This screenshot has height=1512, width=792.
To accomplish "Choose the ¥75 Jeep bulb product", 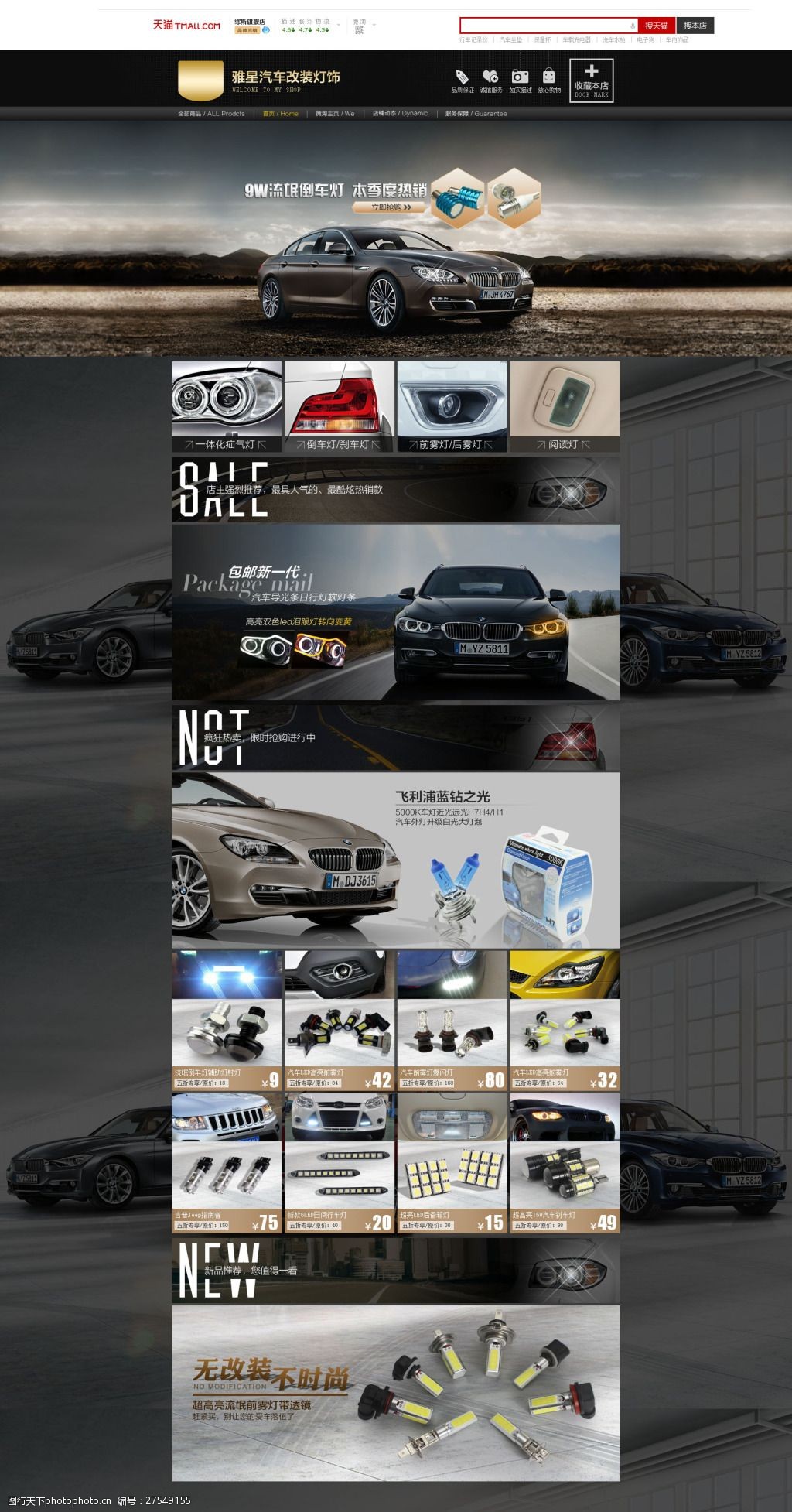I will (x=227, y=1163).
